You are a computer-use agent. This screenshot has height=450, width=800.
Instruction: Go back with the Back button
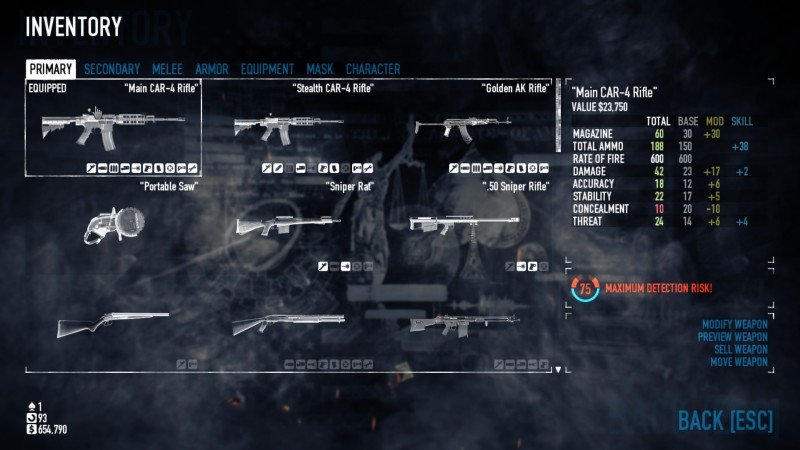coord(725,421)
